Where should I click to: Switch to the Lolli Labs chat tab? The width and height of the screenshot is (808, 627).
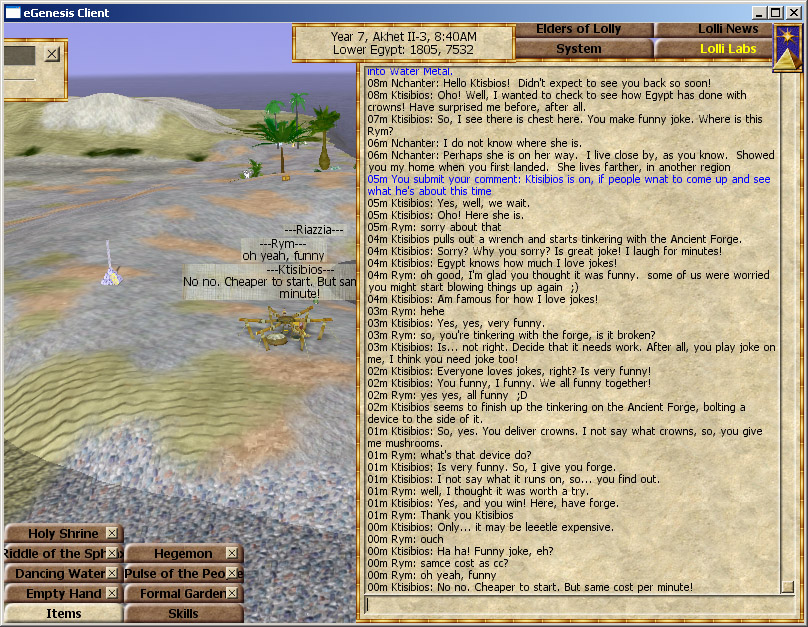(713, 48)
